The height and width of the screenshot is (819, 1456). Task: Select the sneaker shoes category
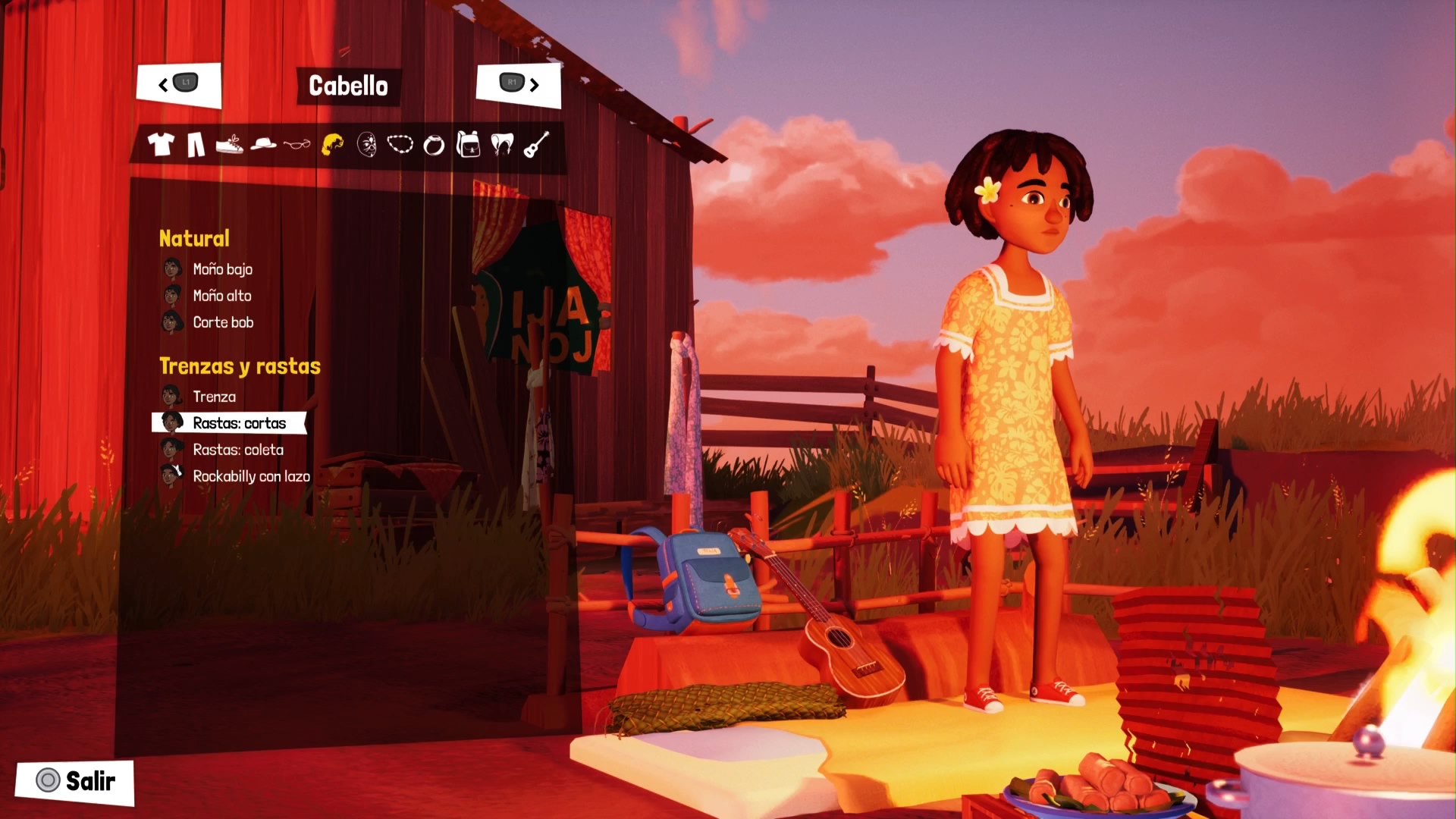click(229, 144)
